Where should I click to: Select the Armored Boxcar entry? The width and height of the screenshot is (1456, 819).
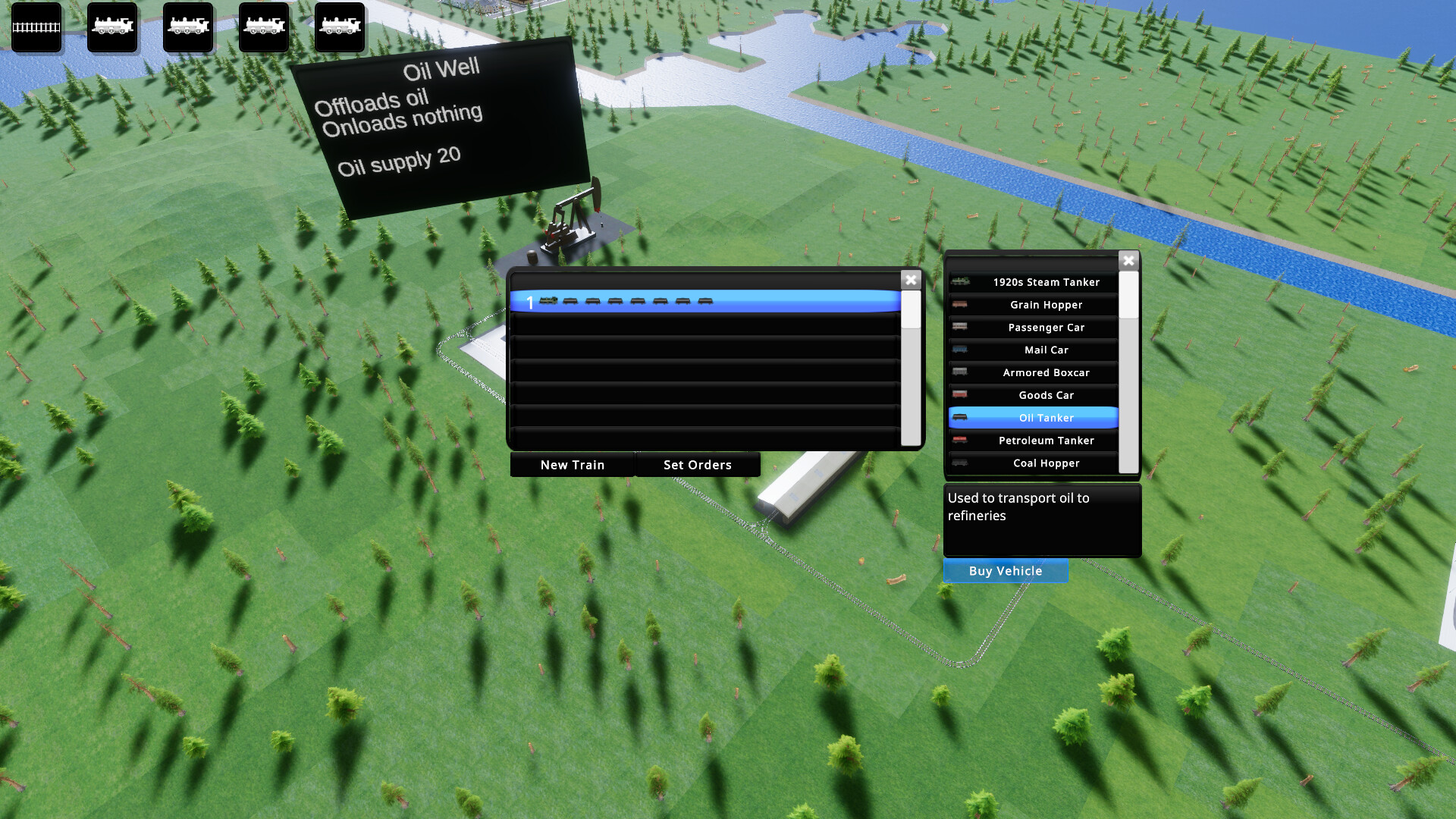pos(1047,372)
